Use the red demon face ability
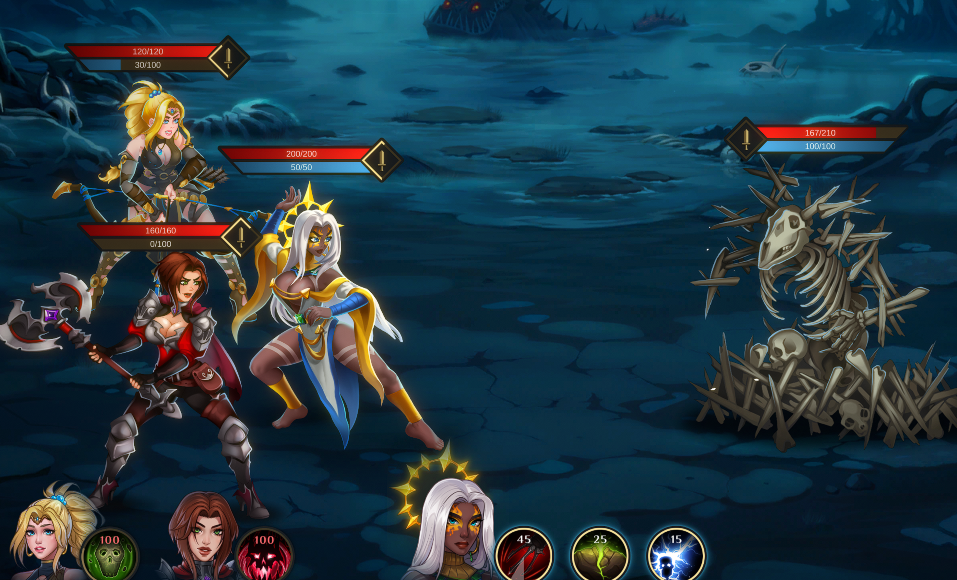This screenshot has height=580, width=957. point(264,555)
